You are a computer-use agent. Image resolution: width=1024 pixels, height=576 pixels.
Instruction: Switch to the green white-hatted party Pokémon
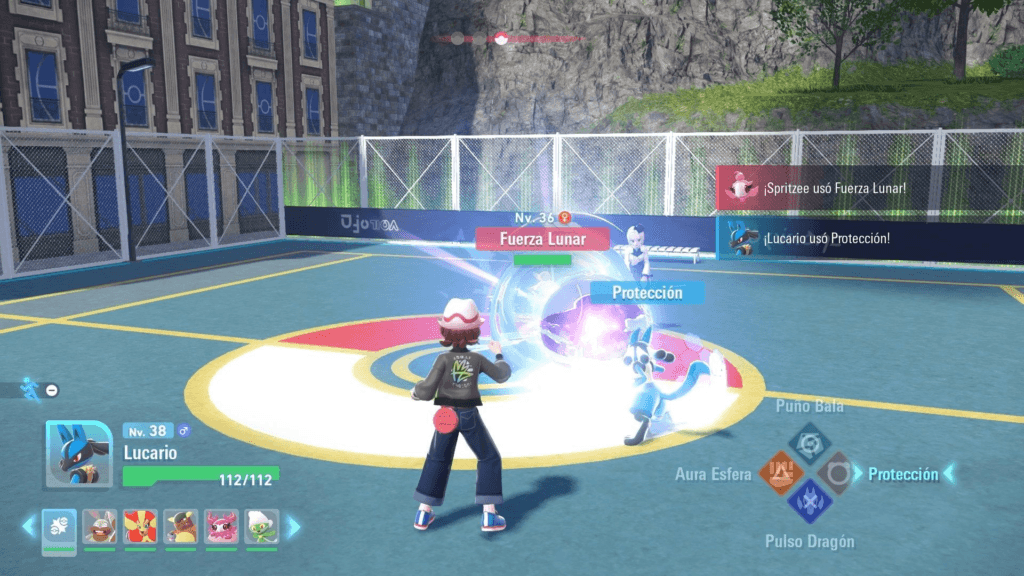[x=261, y=526]
